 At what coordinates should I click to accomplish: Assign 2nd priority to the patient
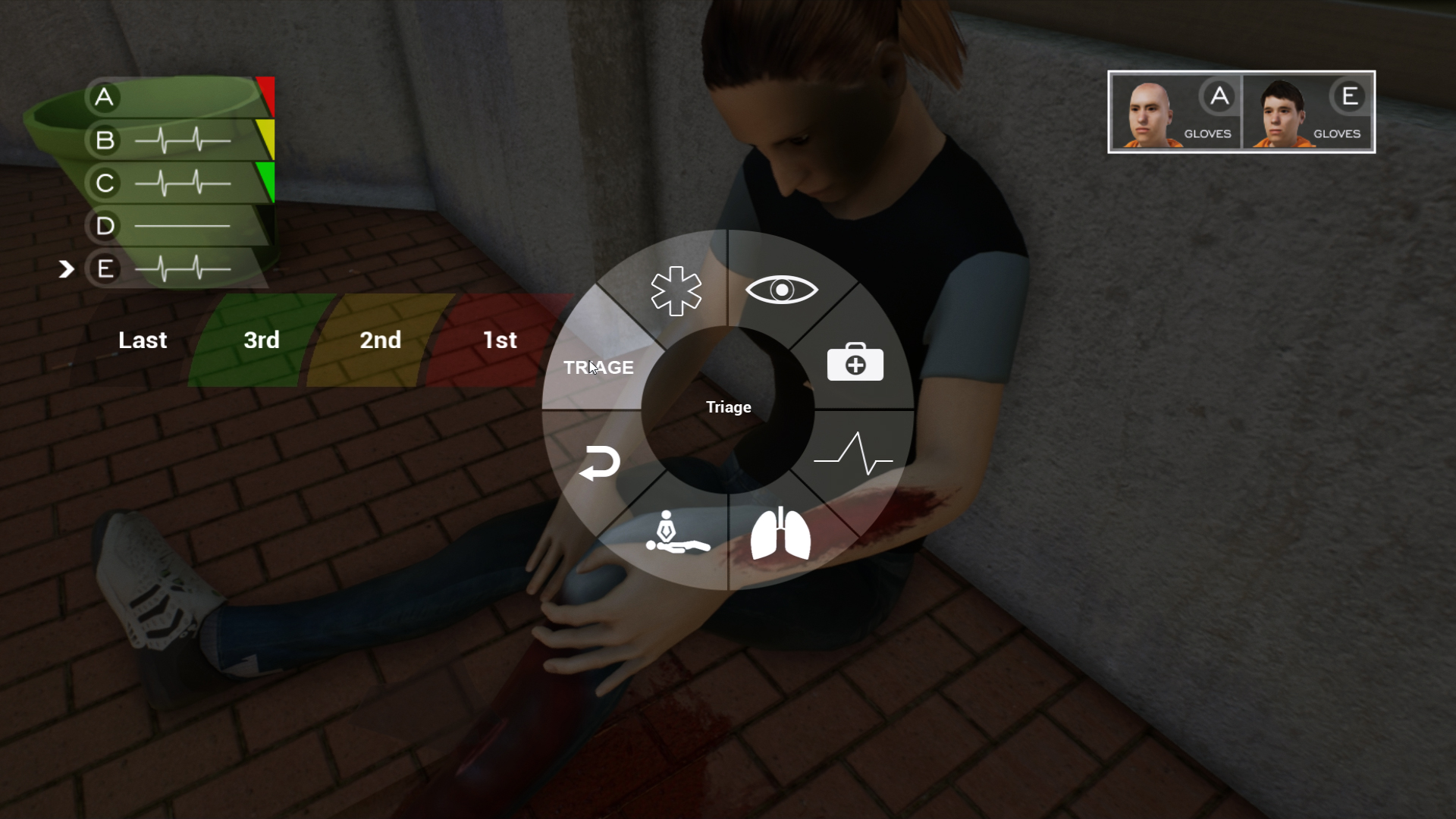click(380, 340)
